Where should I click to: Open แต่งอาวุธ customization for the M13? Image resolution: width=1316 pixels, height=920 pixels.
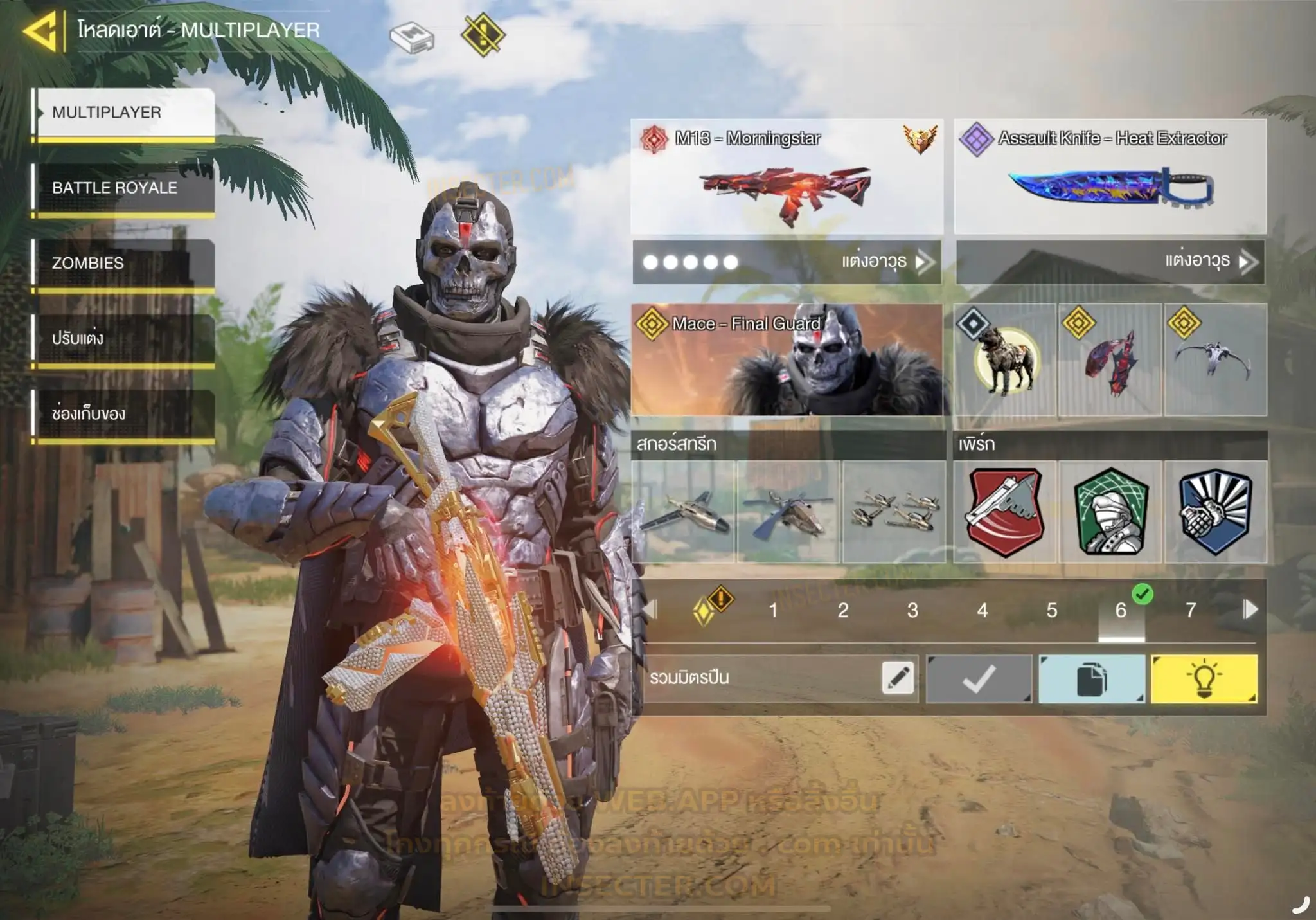(885, 262)
